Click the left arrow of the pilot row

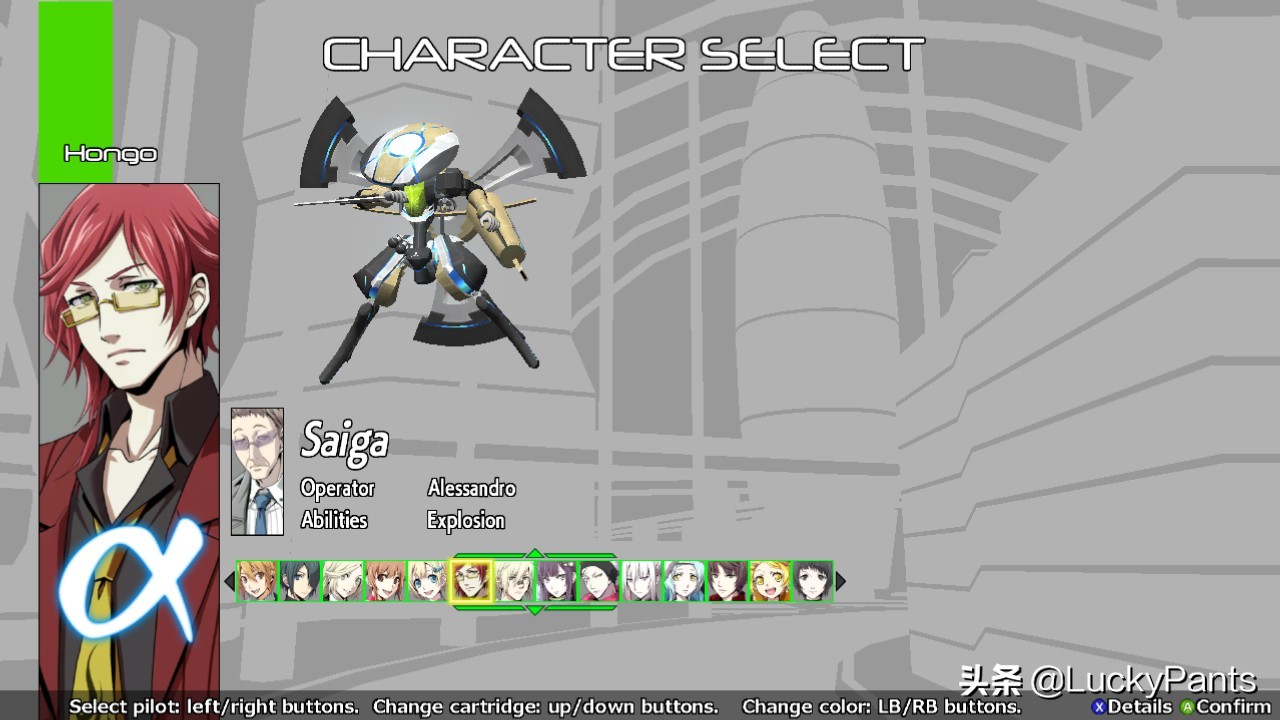tap(229, 581)
